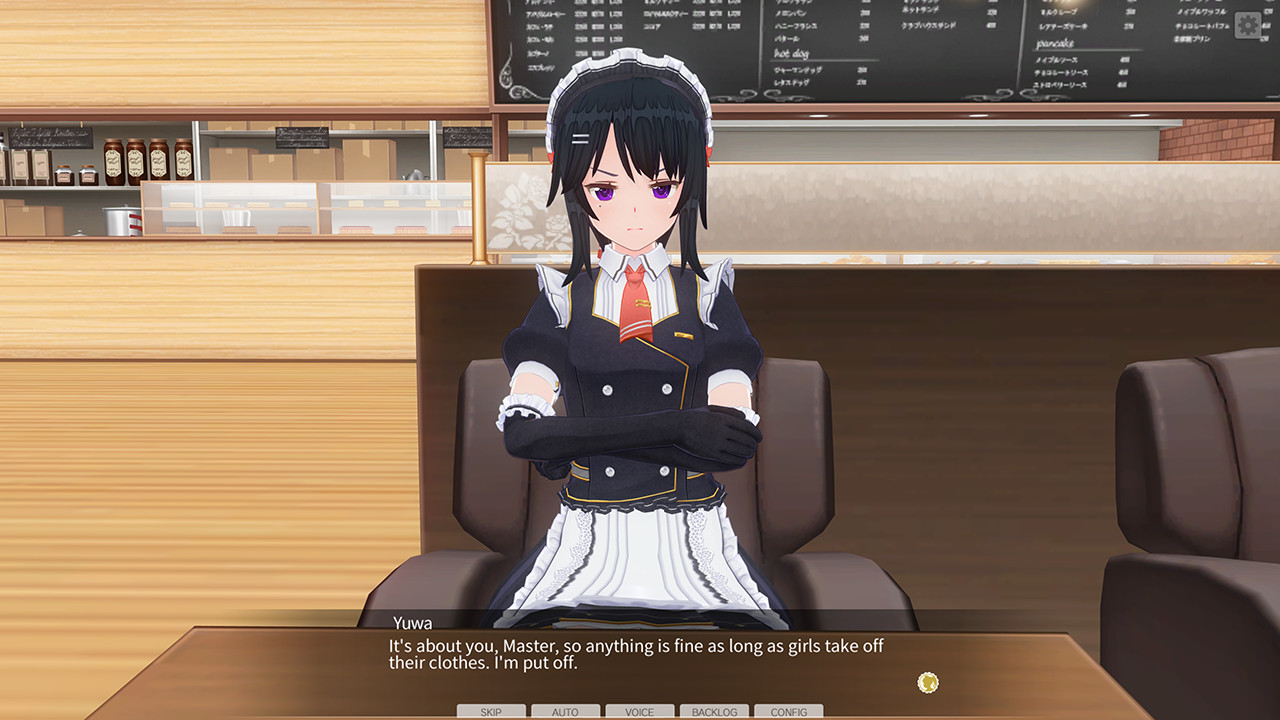The height and width of the screenshot is (720, 1280).
Task: Activate SKIP mode
Action: pos(490,712)
